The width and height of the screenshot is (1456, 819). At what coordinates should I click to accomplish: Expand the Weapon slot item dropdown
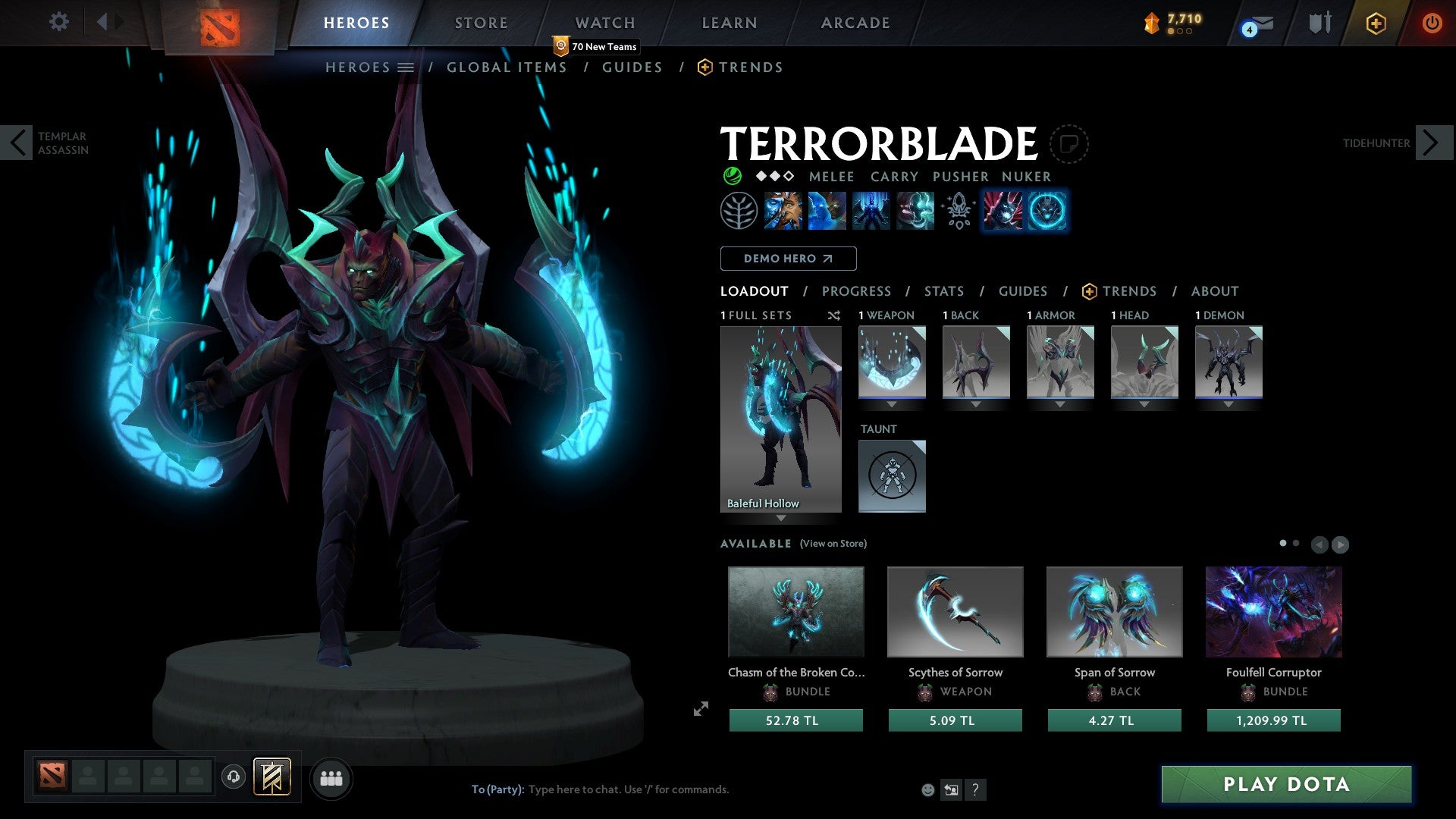(892, 404)
